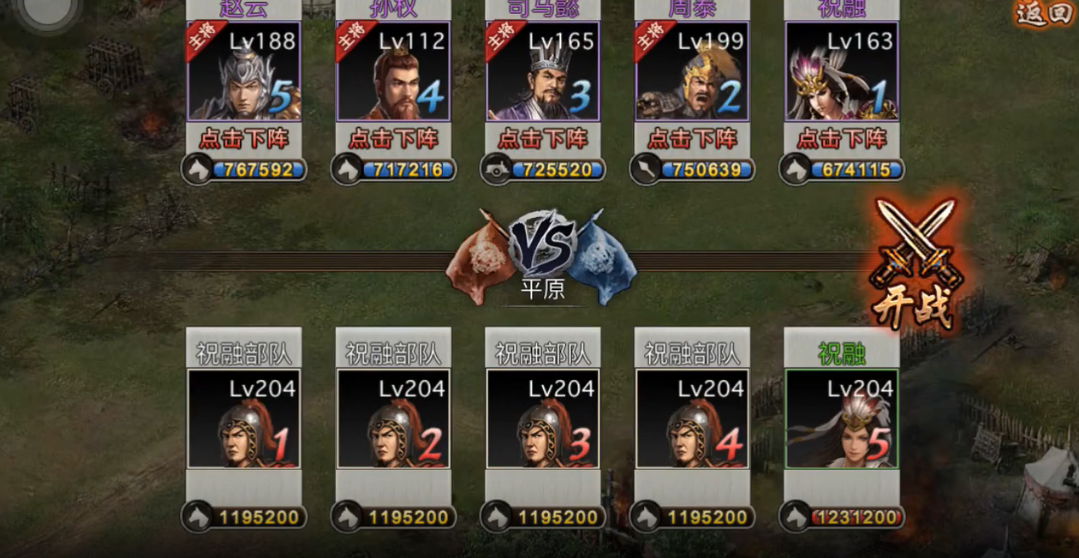The image size is (1079, 558).
Task: Tap the VS 平原 terrain emblem
Action: click(543, 256)
